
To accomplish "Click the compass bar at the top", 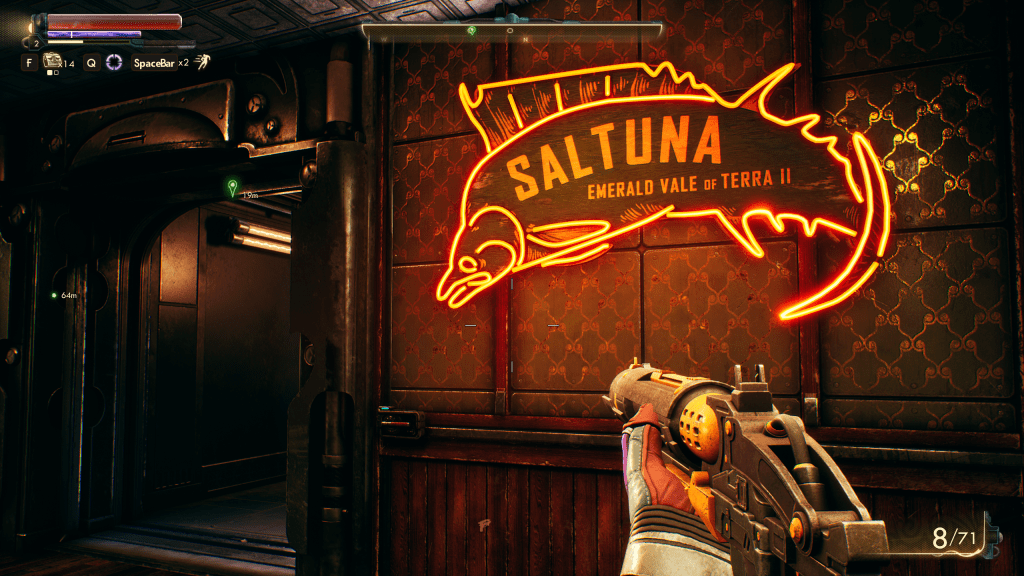I will tap(511, 31).
